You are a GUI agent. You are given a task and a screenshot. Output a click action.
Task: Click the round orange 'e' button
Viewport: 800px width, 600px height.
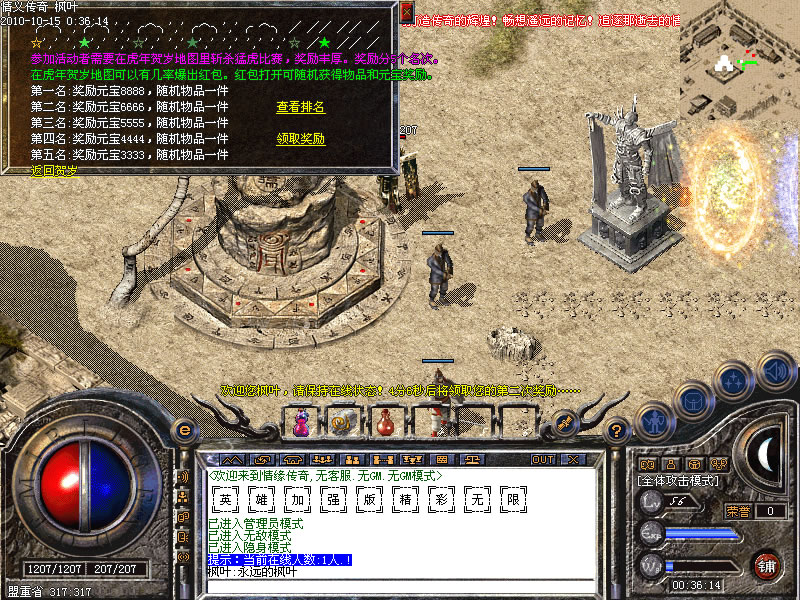(183, 430)
